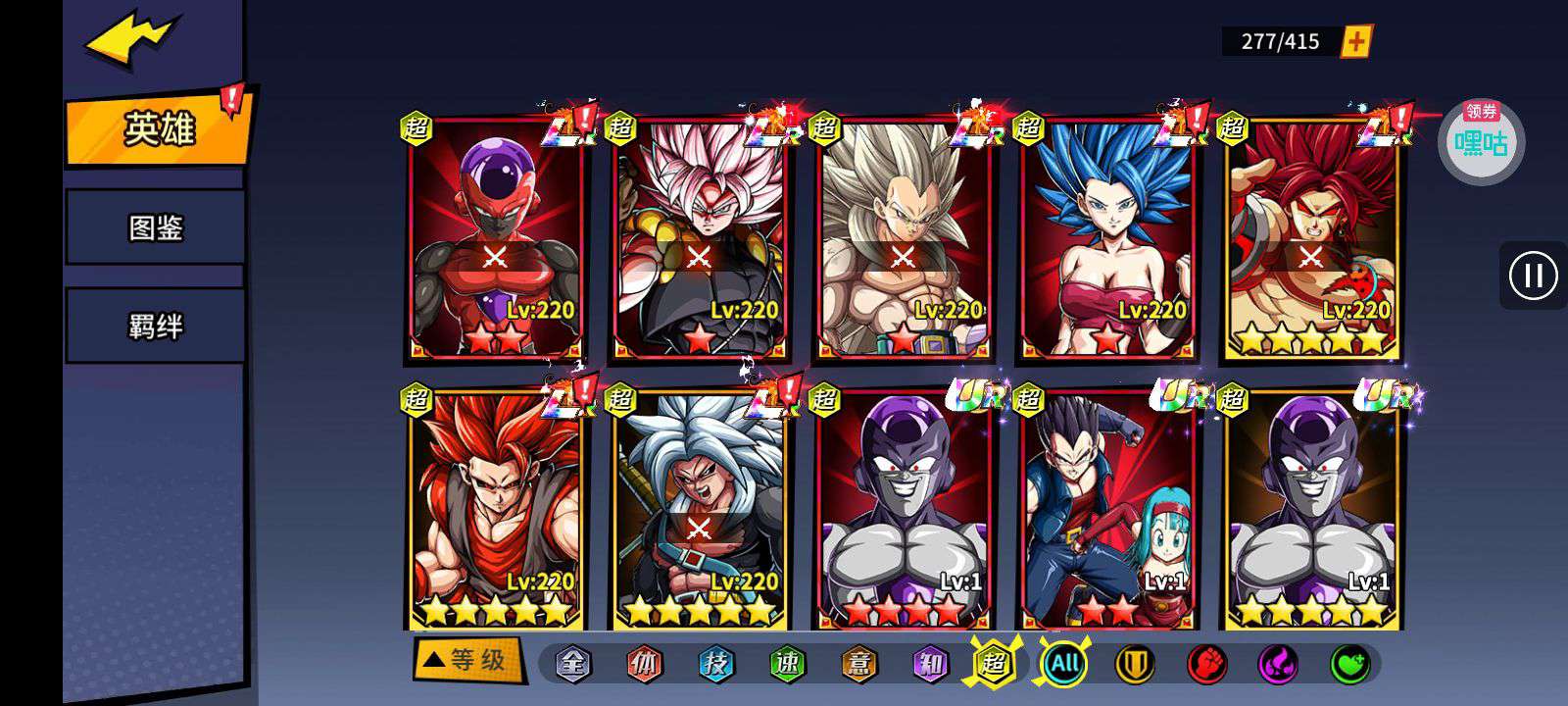Click the pause overlay button
The width and height of the screenshot is (1568, 706).
point(1533,276)
